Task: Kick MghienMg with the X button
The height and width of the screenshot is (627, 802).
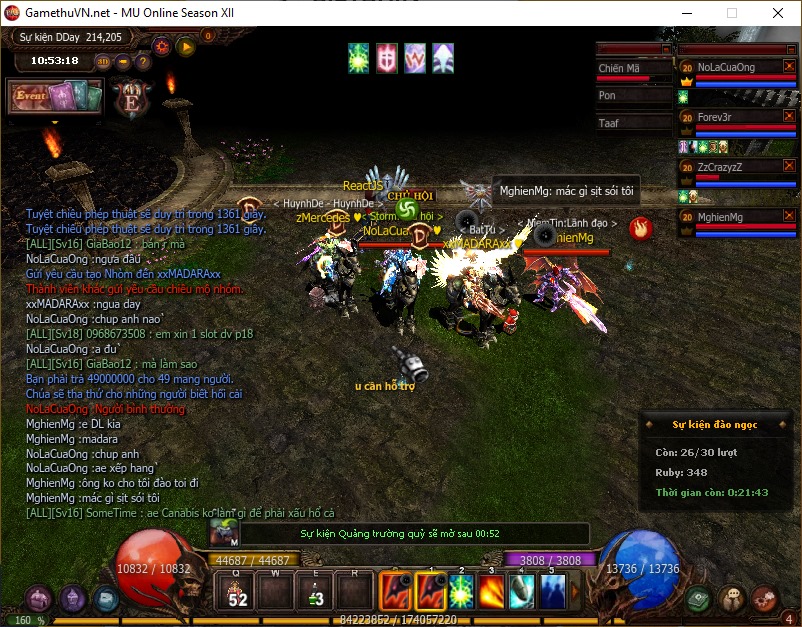Action: point(789,216)
